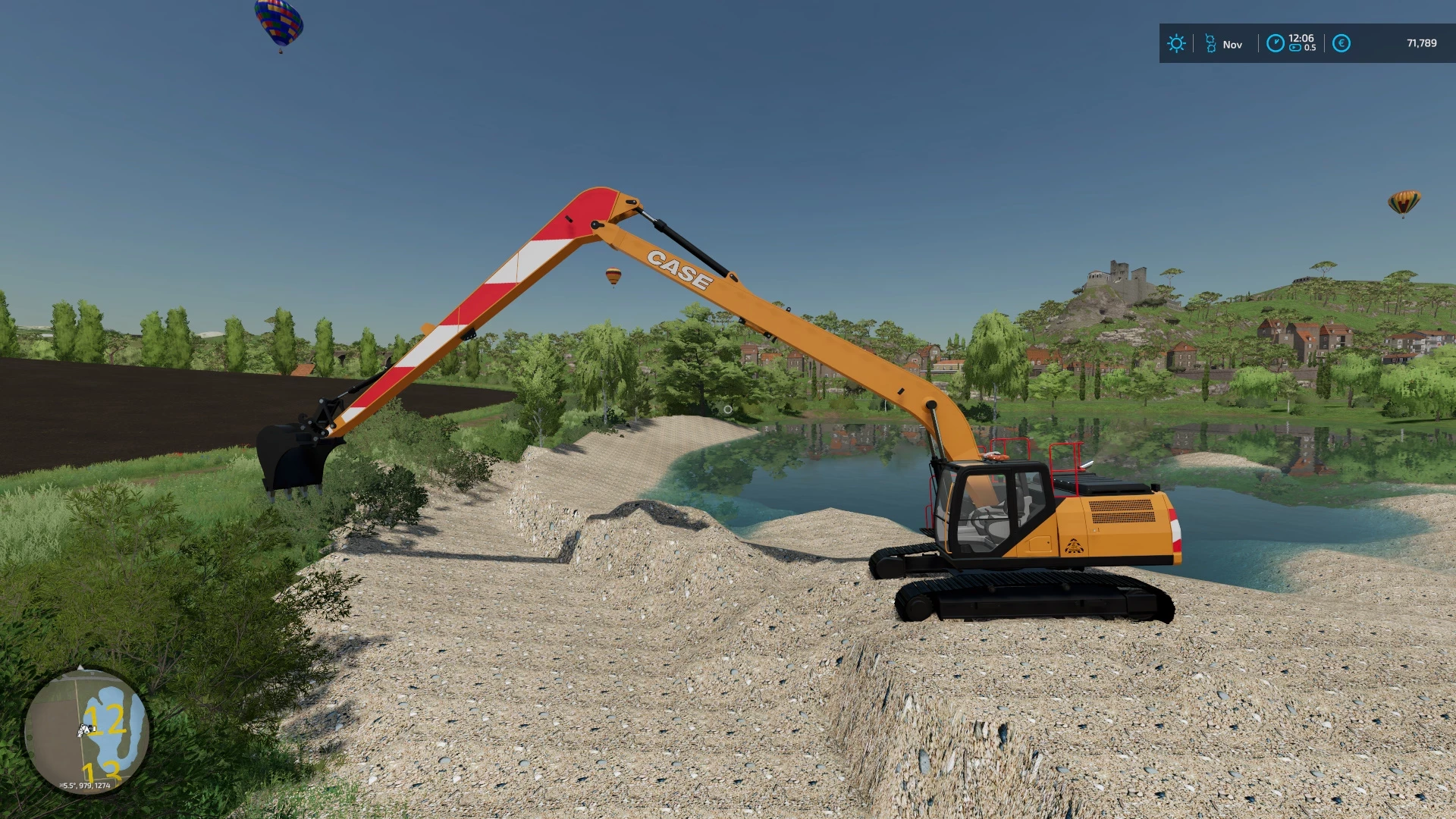Image resolution: width=1456 pixels, height=819 pixels.
Task: Click the circular euro currency icon
Action: (1341, 42)
